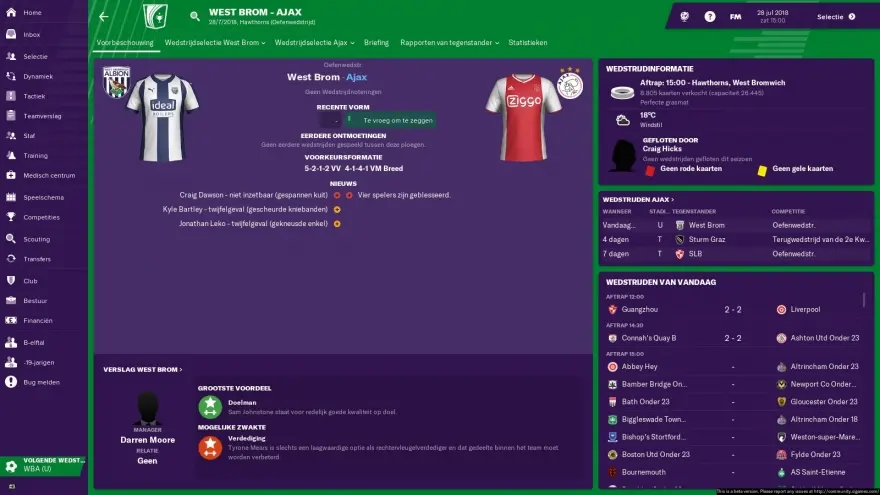The image size is (880, 495).
Task: Open the Briefing tab
Action: tap(376, 43)
